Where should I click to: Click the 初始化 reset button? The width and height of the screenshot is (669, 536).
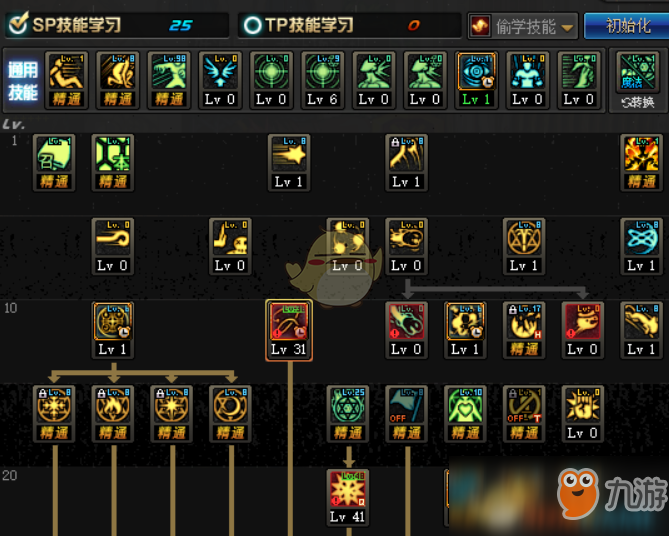(x=627, y=26)
